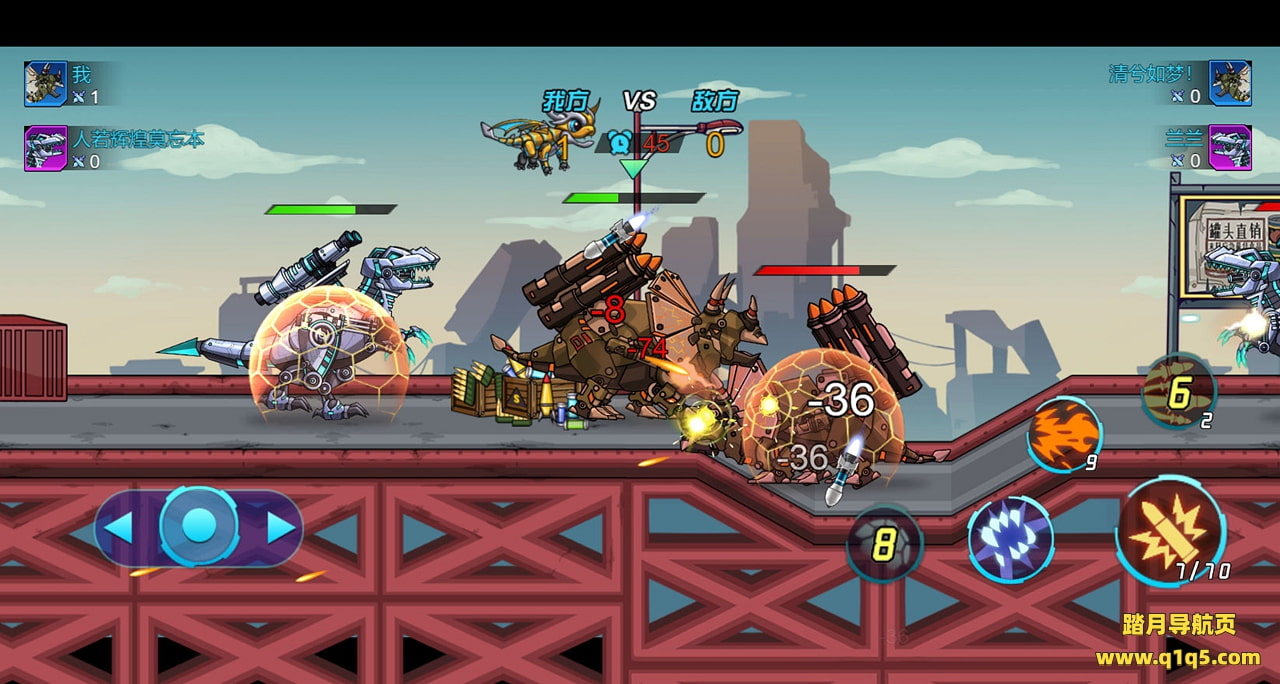The width and height of the screenshot is (1280, 684).
Task: Fire the main bullet attack button
Action: [x=1170, y=530]
